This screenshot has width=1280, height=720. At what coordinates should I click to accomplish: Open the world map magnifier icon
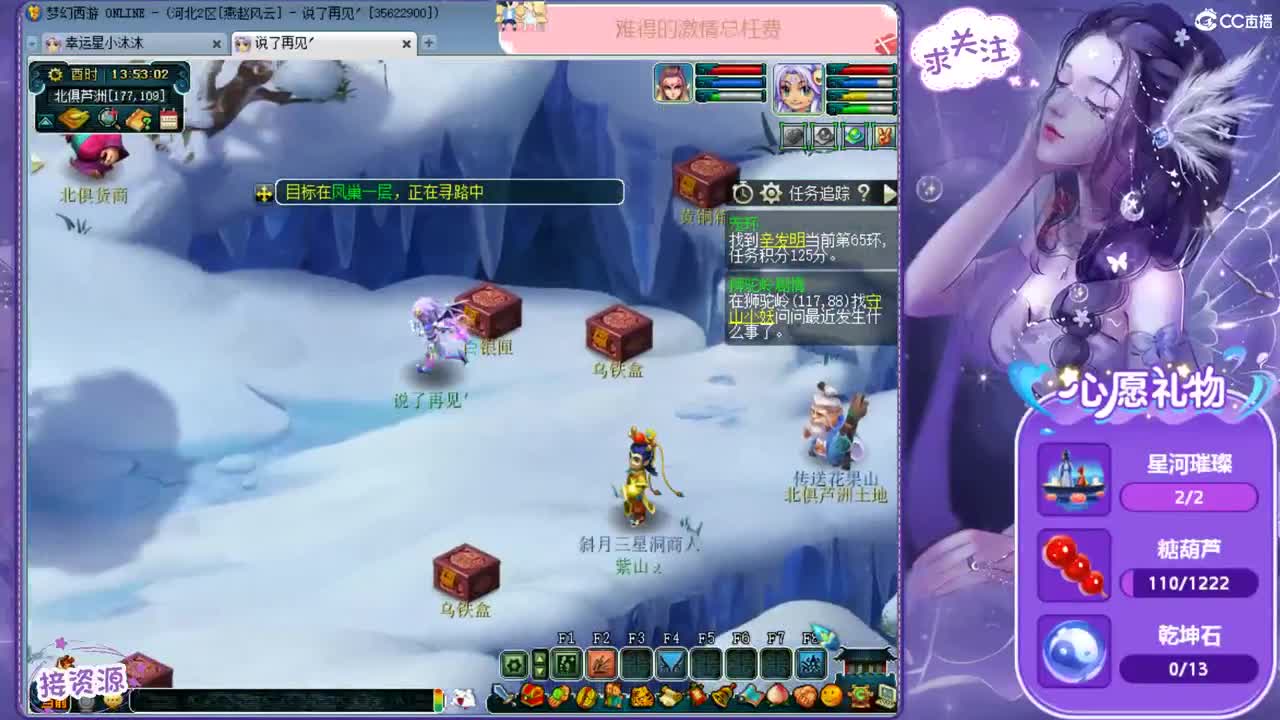click(x=107, y=118)
